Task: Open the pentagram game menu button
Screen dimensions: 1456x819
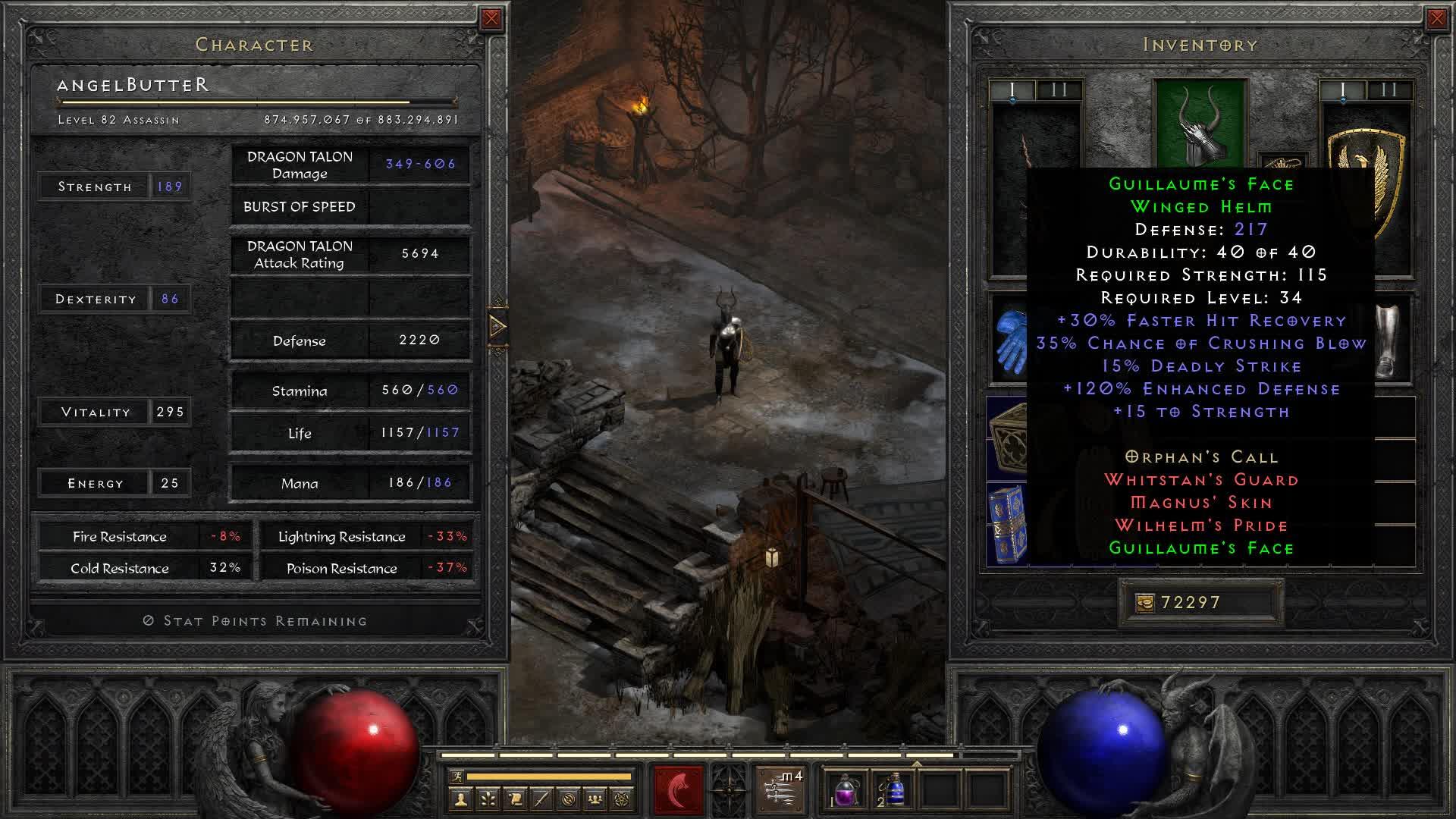Action: [623, 799]
